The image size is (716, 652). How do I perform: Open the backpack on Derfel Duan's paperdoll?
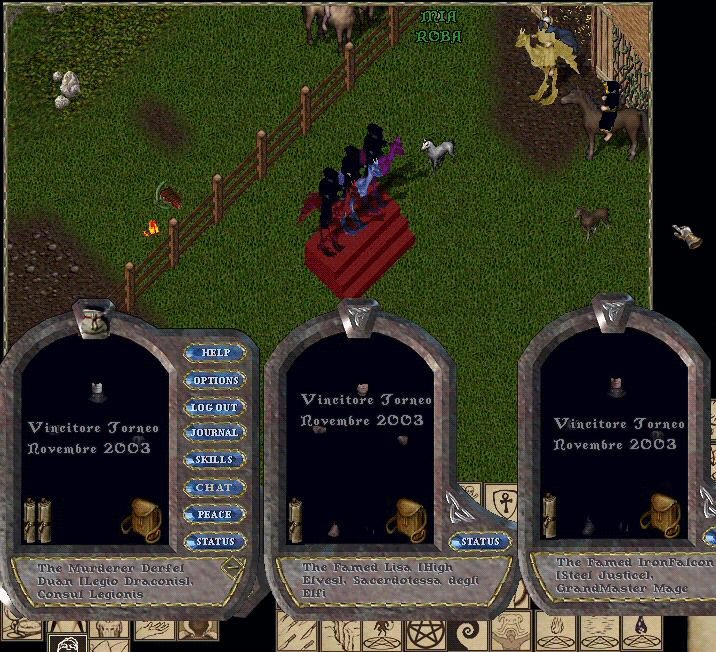tap(140, 517)
